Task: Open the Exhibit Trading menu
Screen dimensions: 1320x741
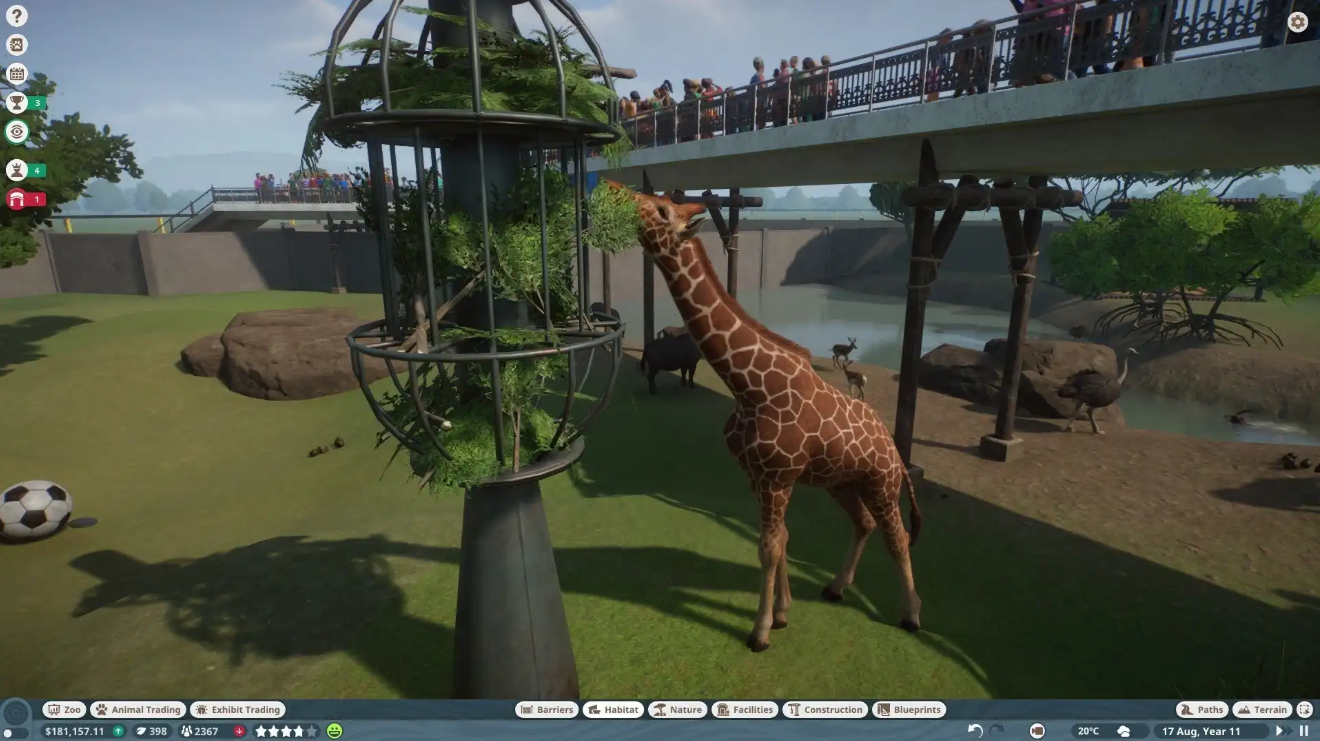Action: 238,709
